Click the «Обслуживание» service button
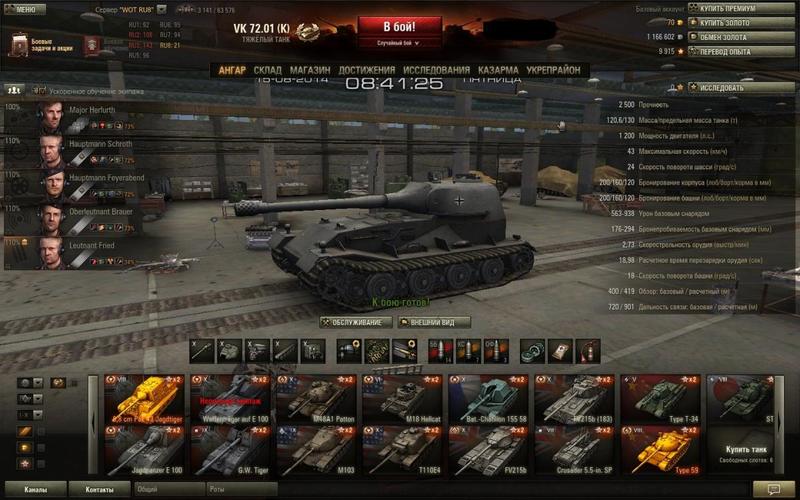The image size is (800, 500). point(355,322)
